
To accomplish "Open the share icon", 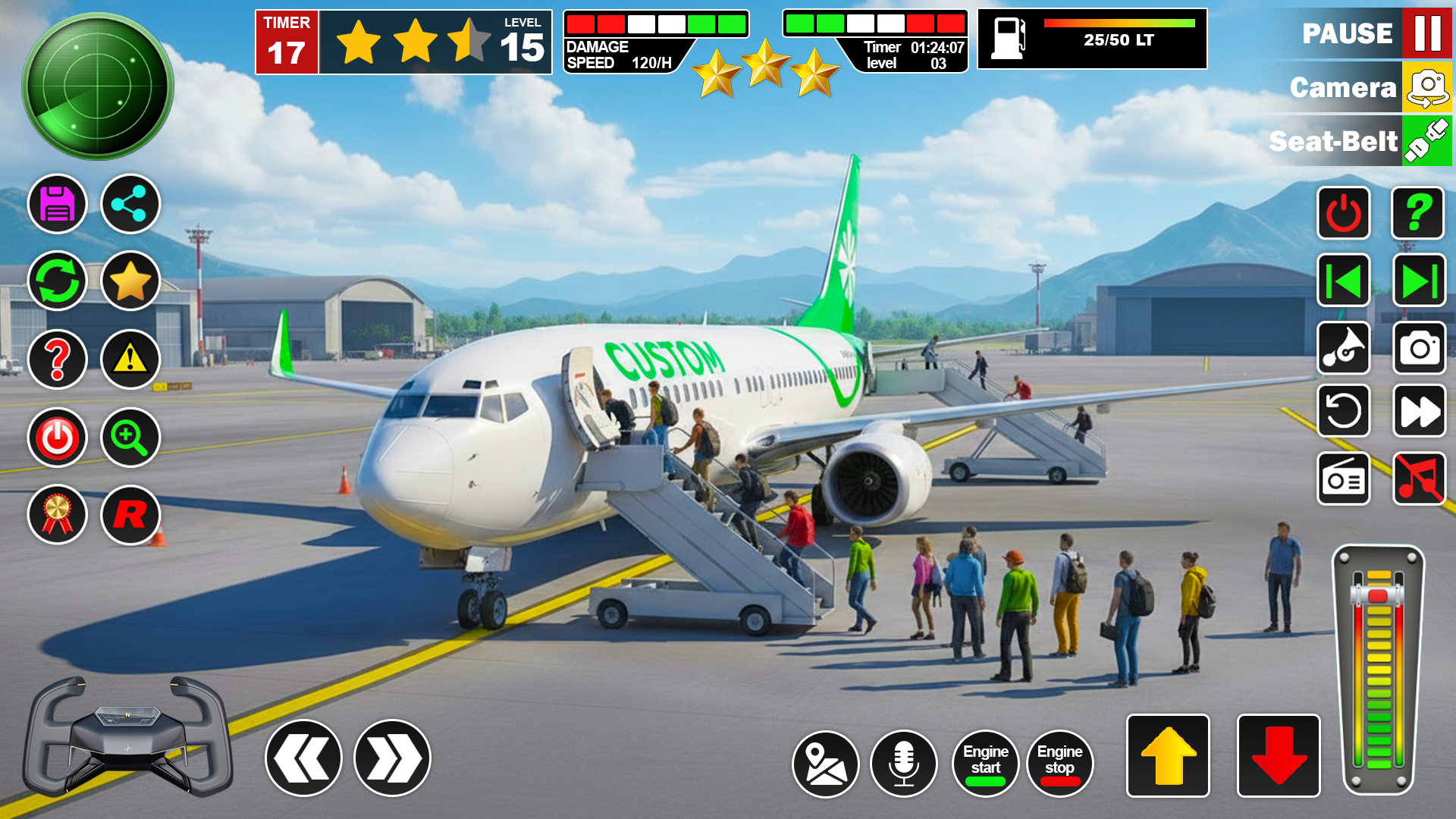I will (130, 204).
